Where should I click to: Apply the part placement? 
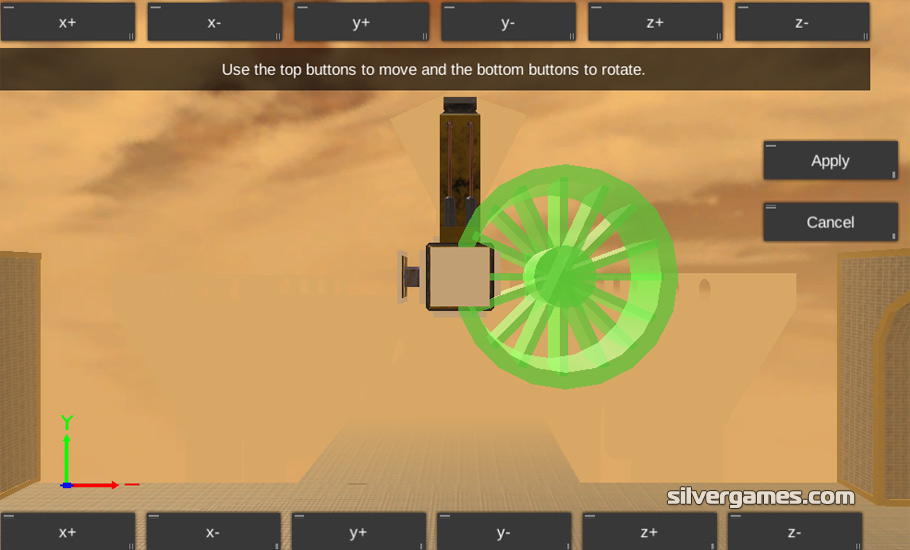(830, 161)
